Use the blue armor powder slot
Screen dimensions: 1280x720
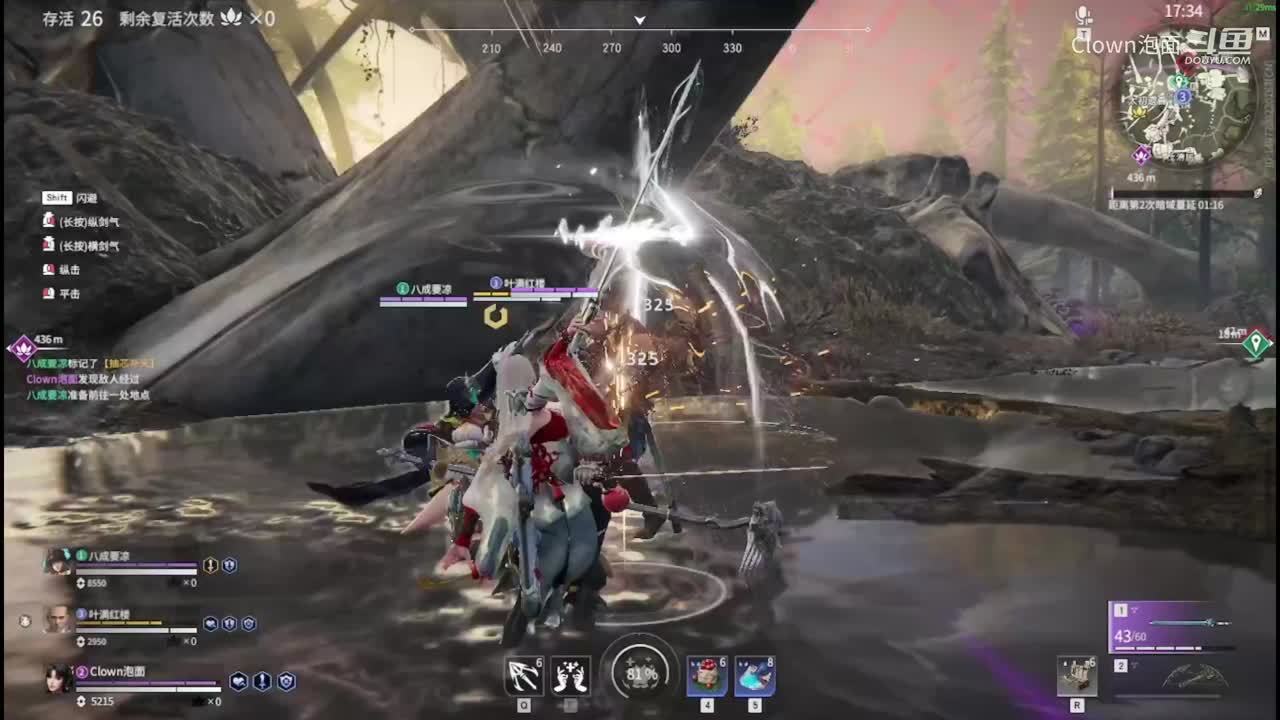point(754,676)
